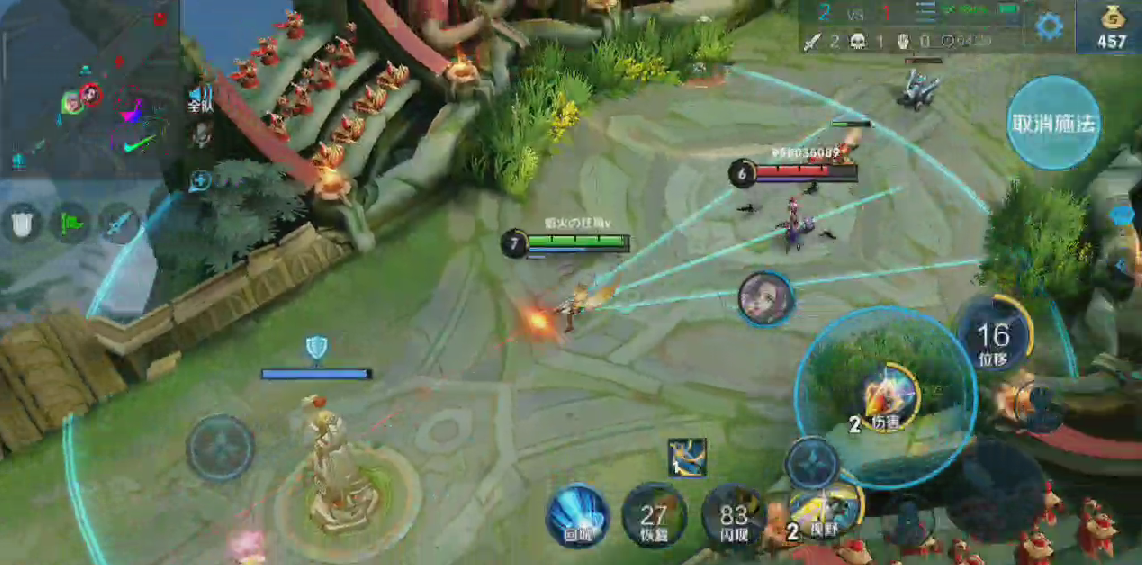The width and height of the screenshot is (1142, 565).
Task: Trigger the 闪现 flash spell
Action: coord(733,516)
